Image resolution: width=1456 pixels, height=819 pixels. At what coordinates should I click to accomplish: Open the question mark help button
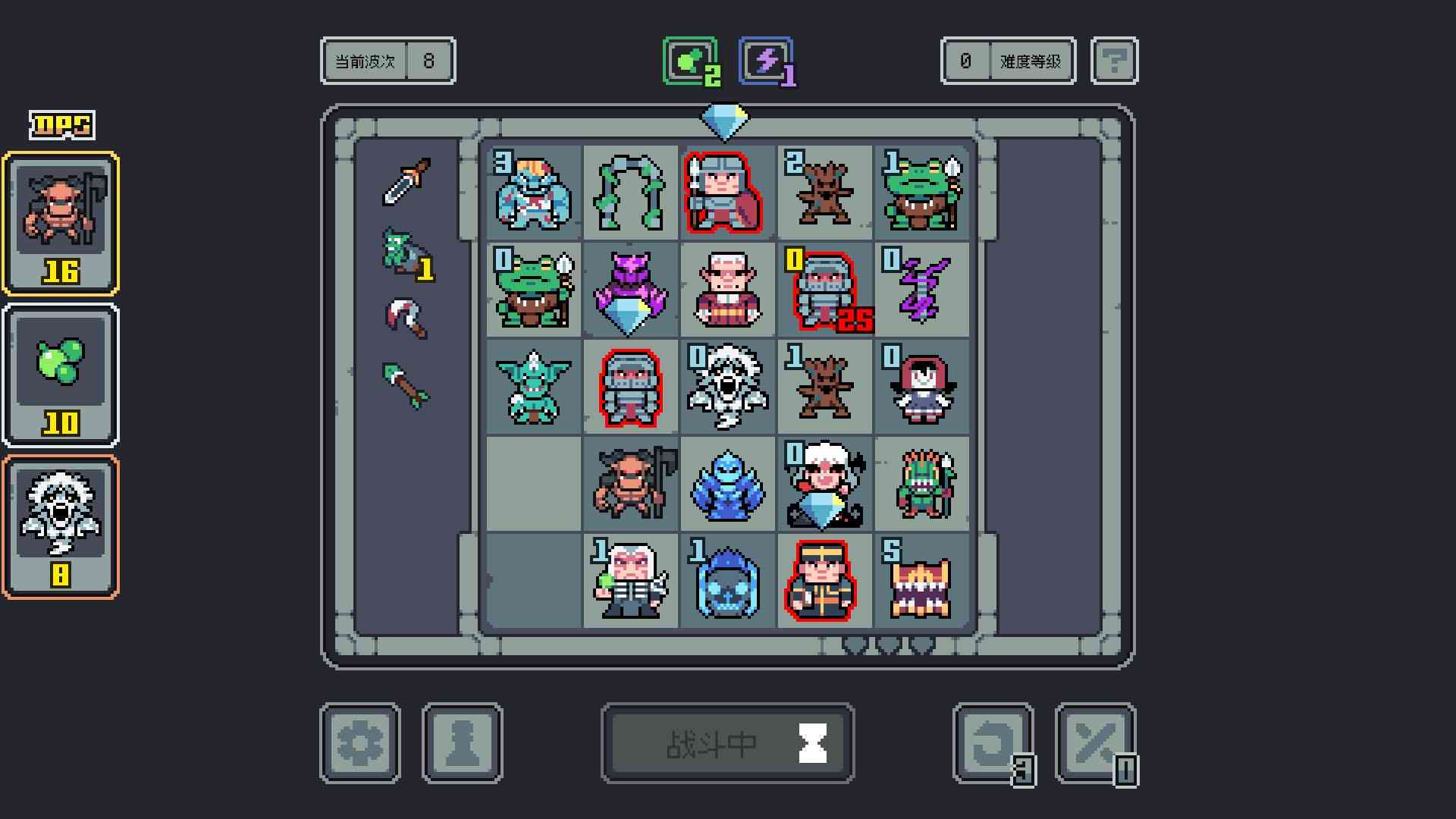click(1113, 61)
